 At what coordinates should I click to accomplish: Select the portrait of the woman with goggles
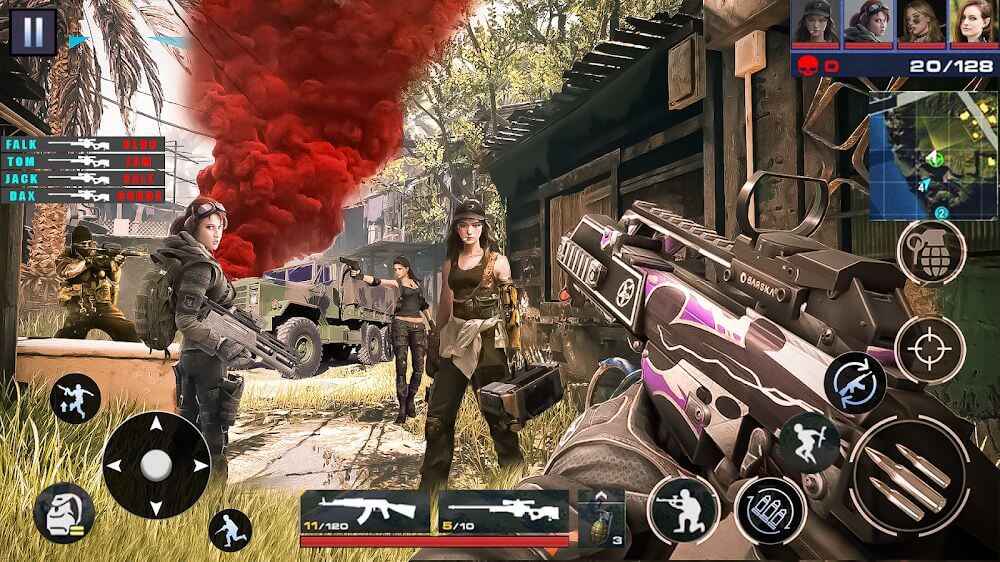pyautogui.click(x=867, y=23)
